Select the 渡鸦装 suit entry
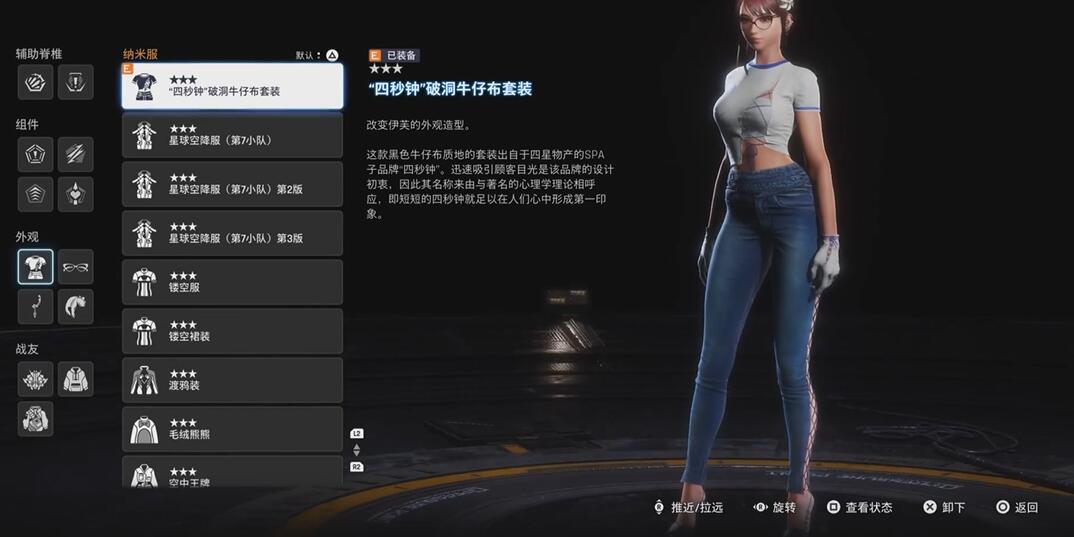Viewport: 1074px width, 537px height. 232,380
